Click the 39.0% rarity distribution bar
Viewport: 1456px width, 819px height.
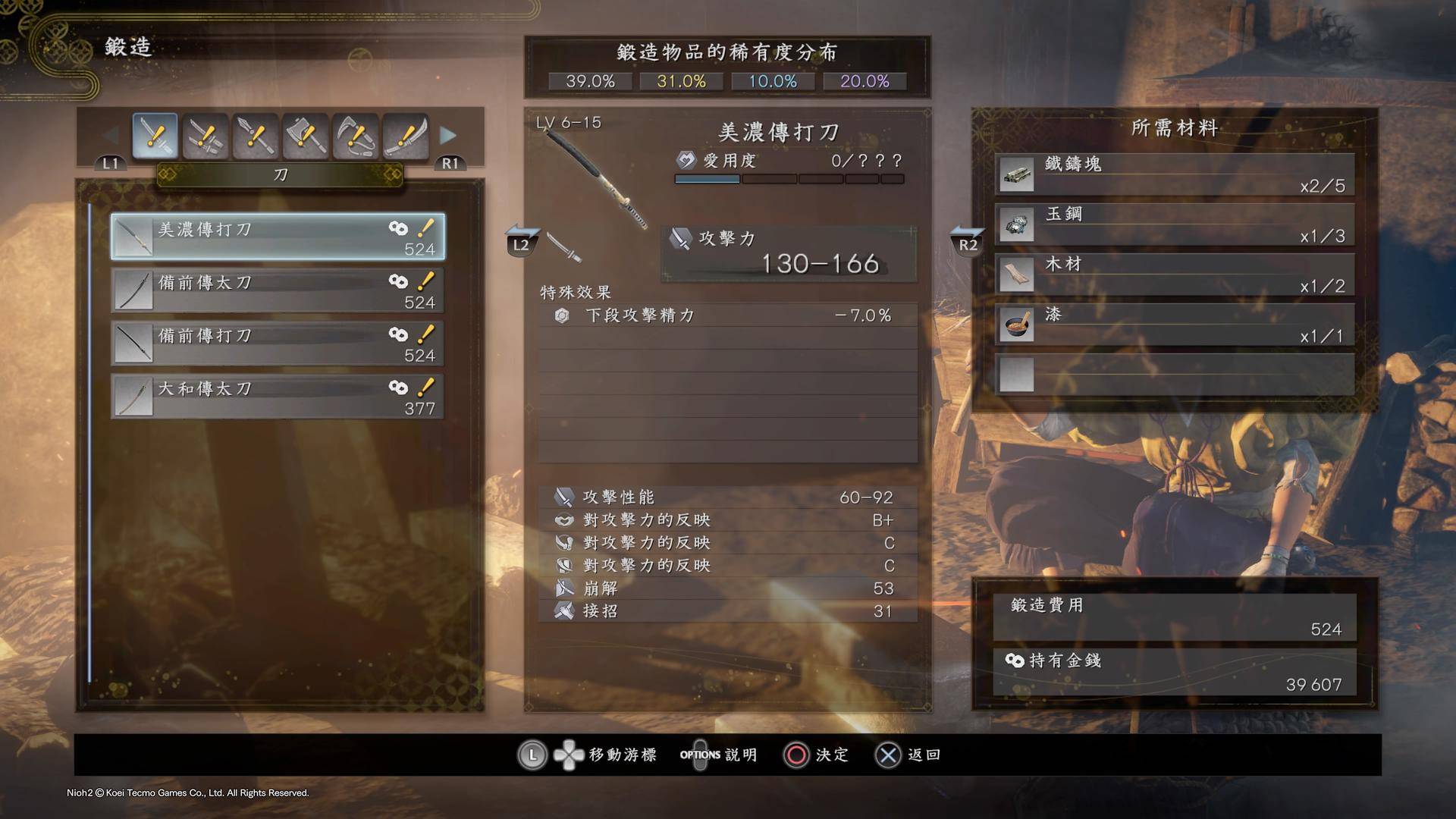(x=589, y=81)
